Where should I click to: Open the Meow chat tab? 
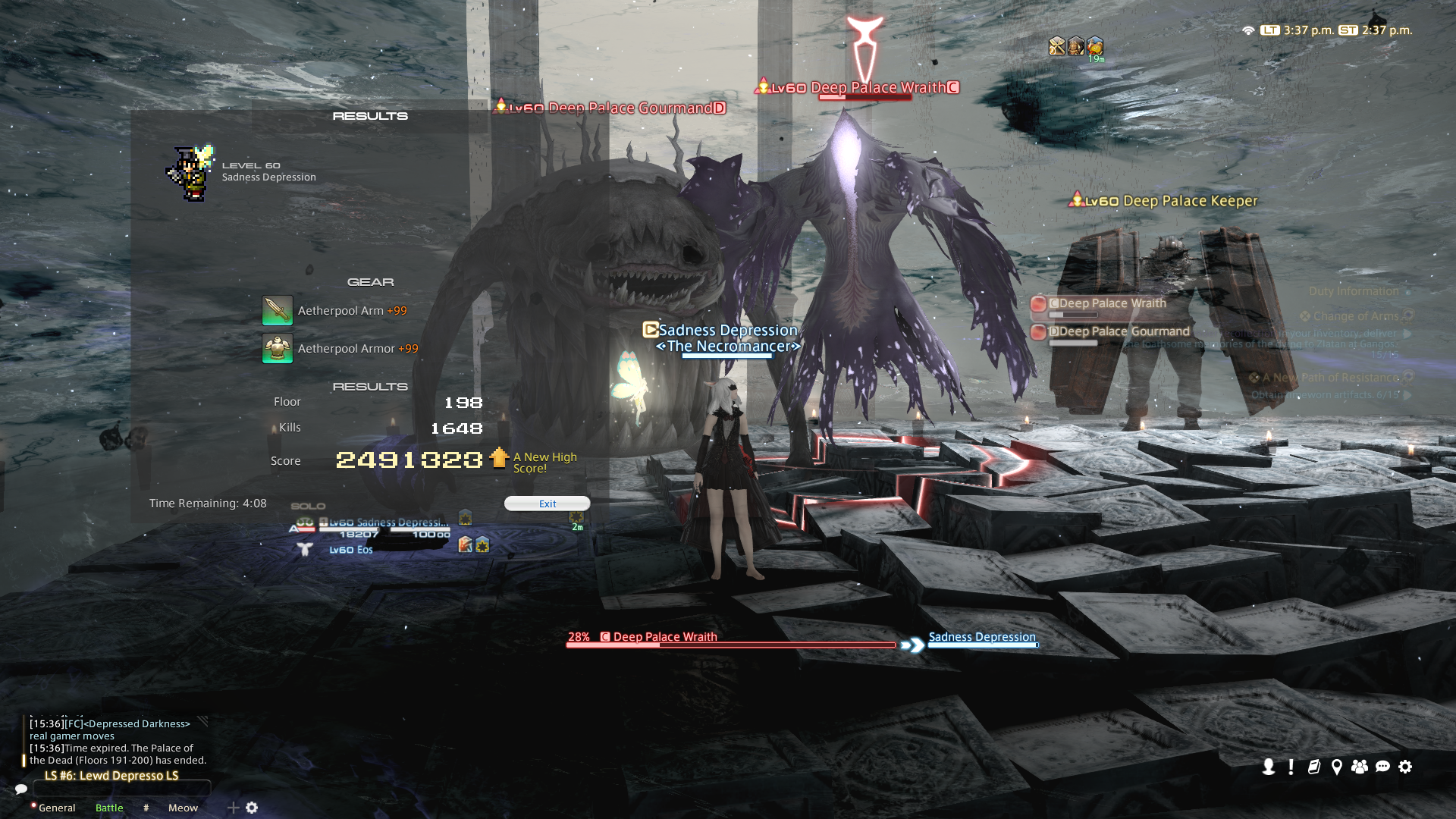pyautogui.click(x=183, y=808)
